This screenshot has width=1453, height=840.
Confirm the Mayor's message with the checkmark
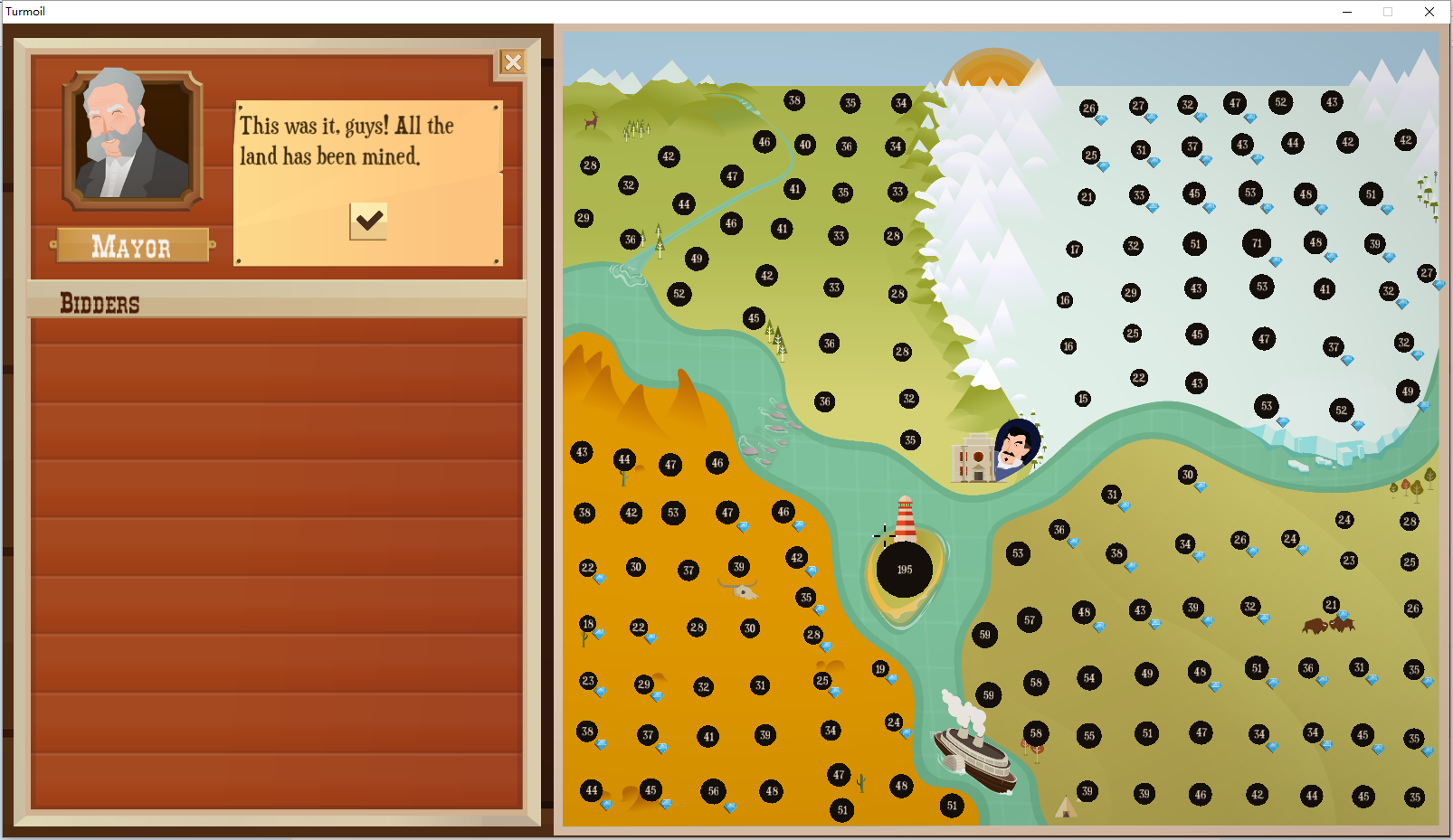click(368, 221)
